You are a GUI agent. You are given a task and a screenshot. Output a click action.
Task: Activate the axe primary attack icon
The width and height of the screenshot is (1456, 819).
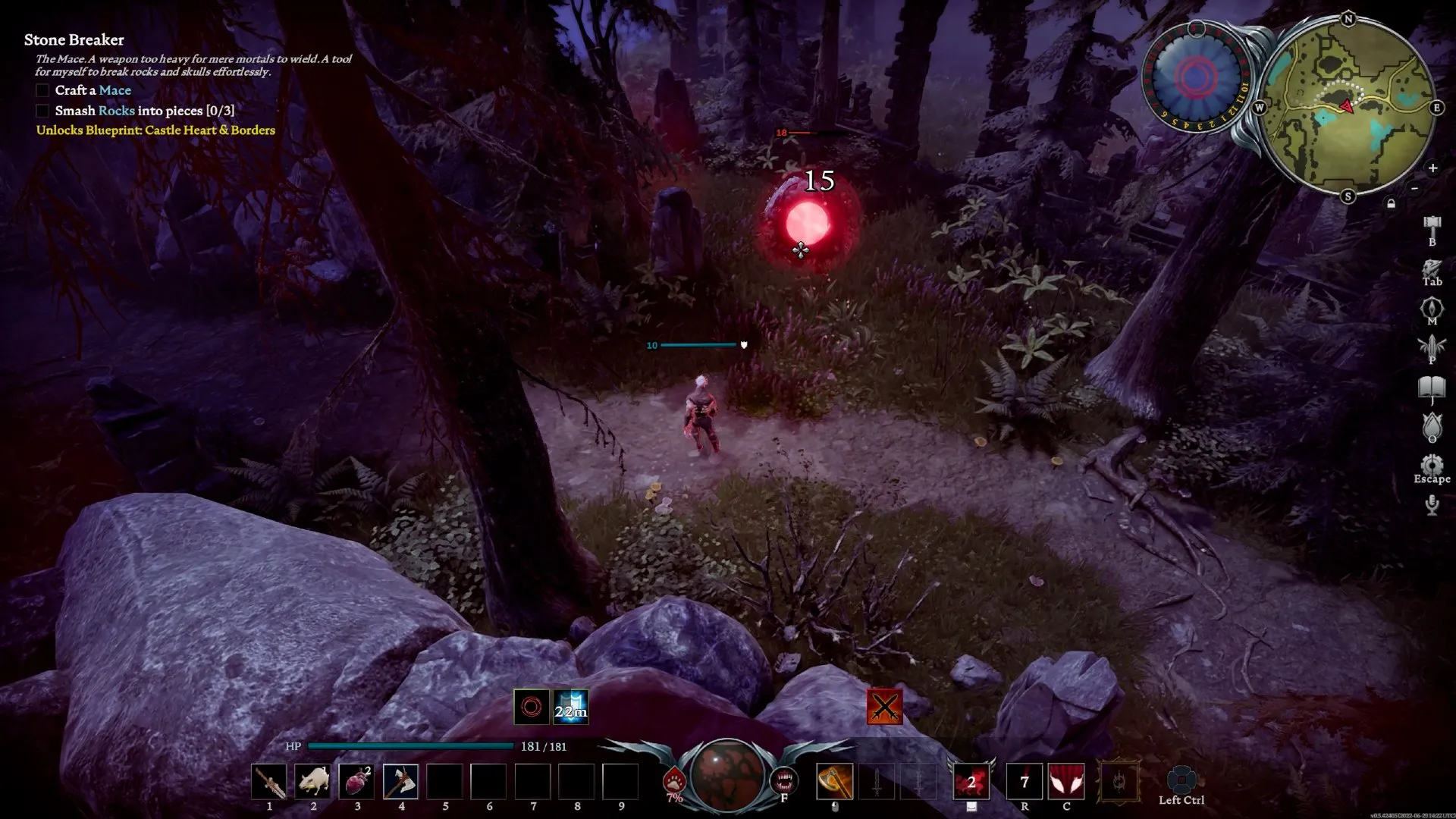(834, 782)
